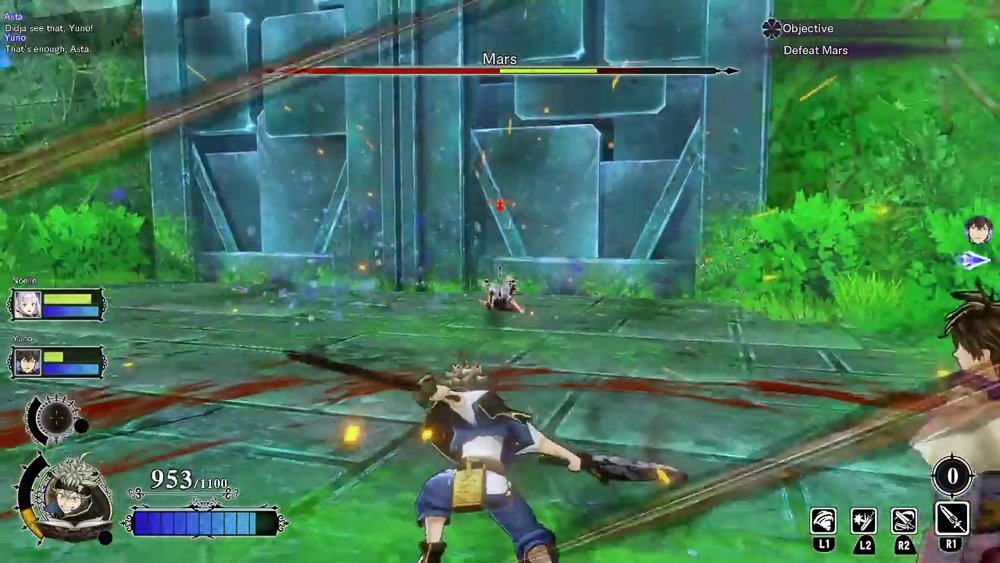Click the circular counter showing zero
This screenshot has width=1000, height=563.
[951, 476]
